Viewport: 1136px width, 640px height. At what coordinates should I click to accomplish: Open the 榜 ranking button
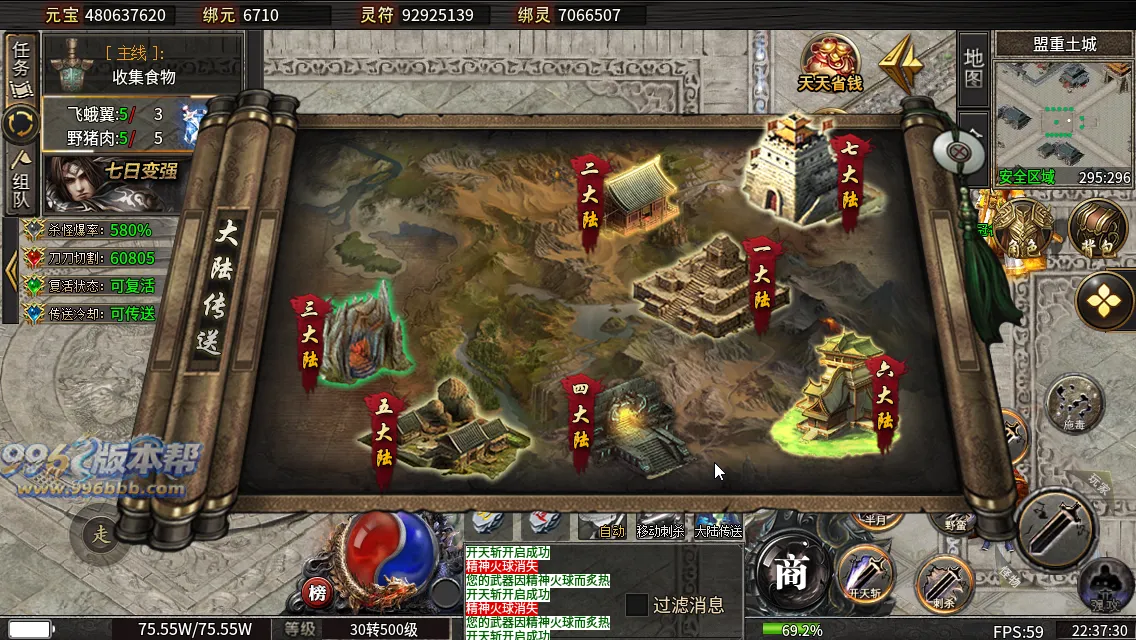point(317,594)
